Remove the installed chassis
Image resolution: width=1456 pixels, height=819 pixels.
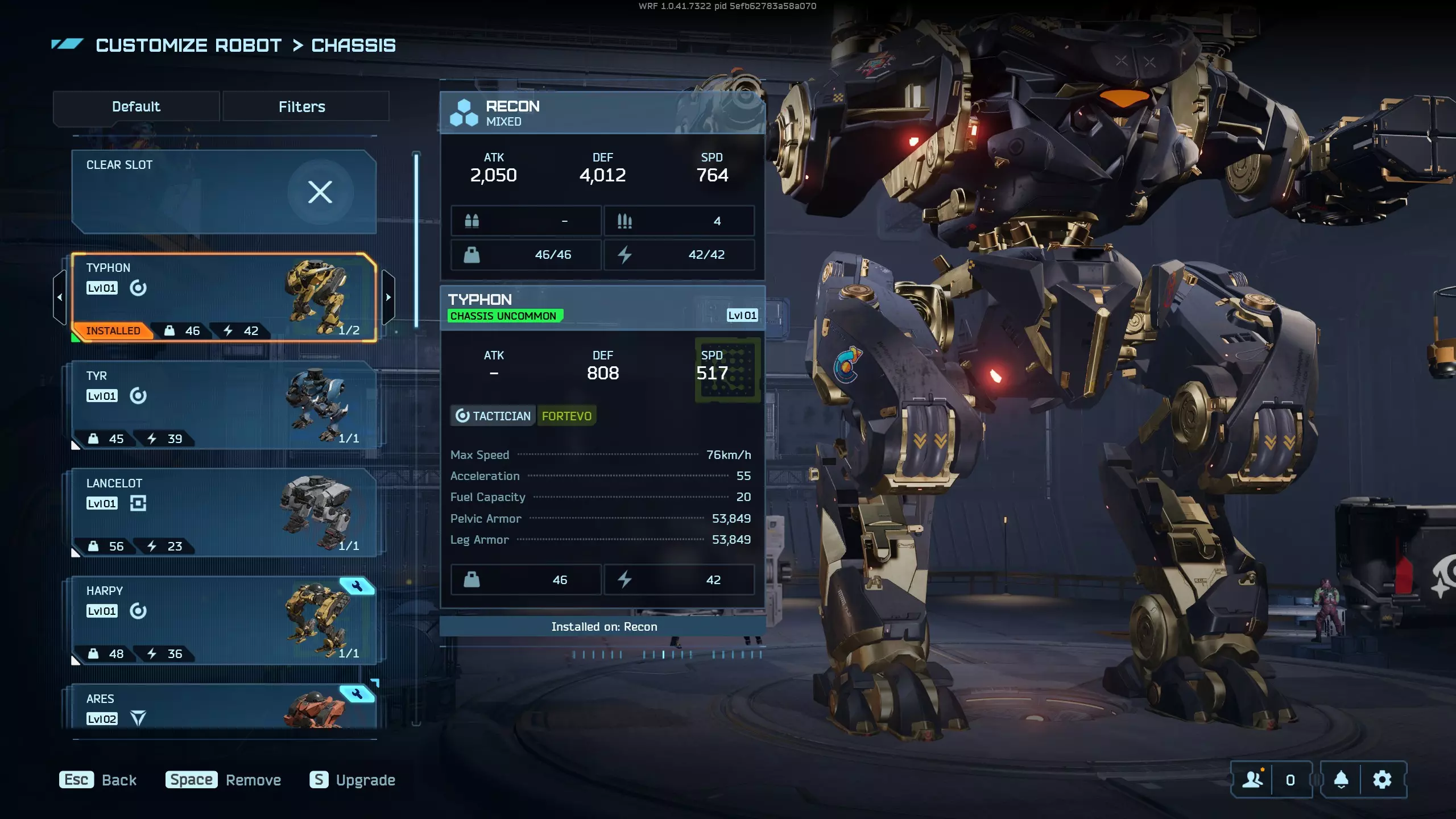point(224,780)
